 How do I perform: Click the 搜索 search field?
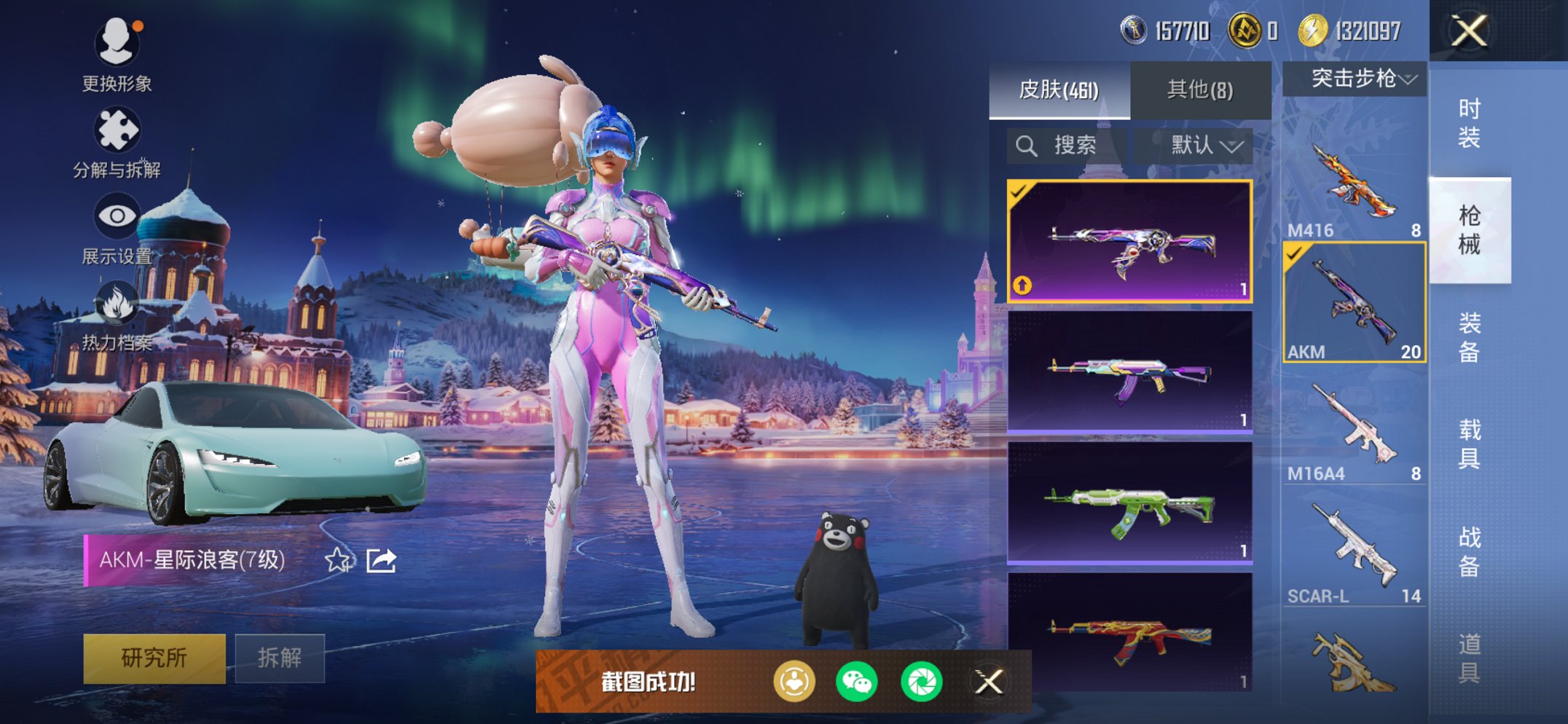tap(1067, 146)
